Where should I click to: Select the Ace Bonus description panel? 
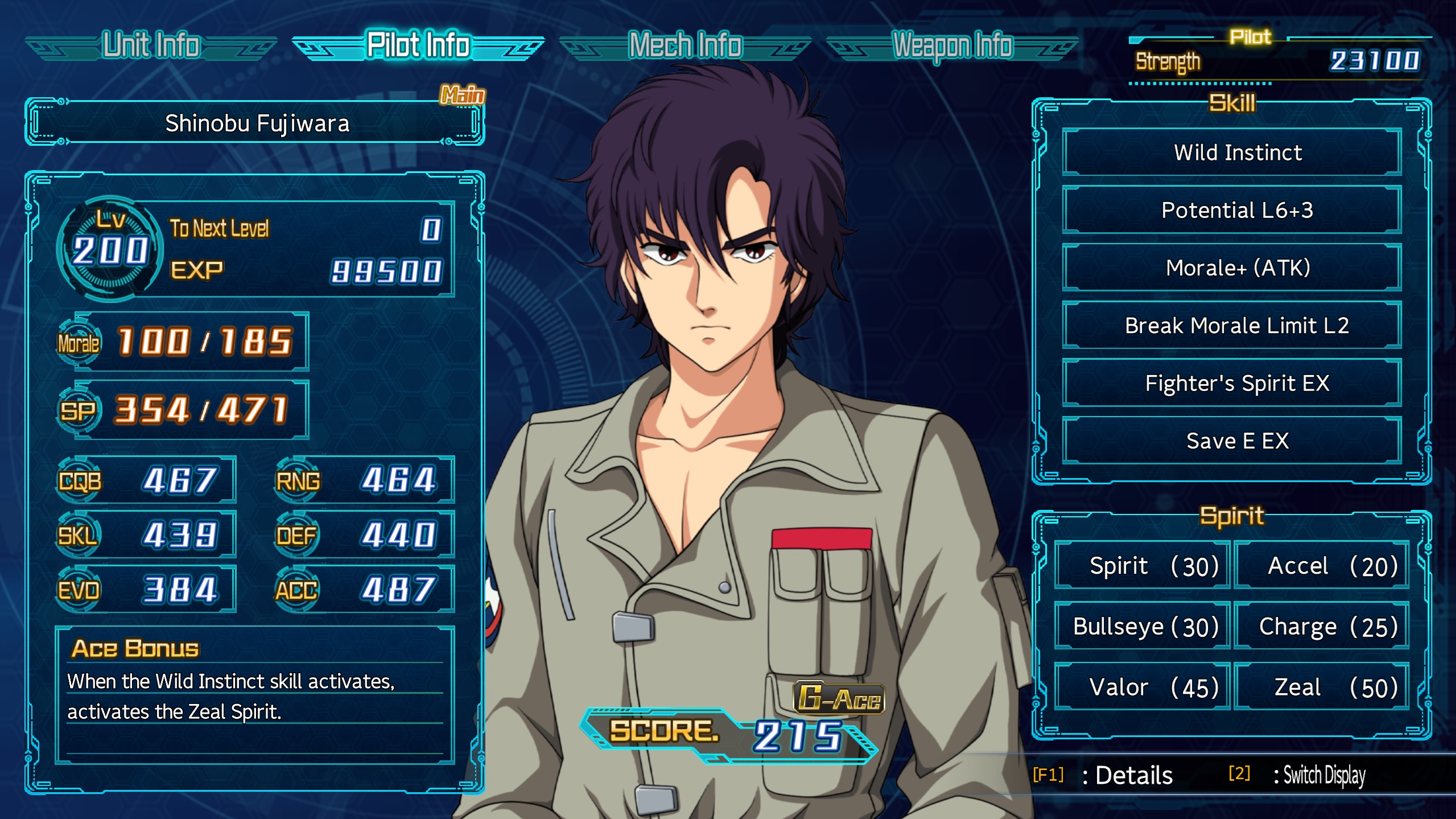(x=255, y=695)
